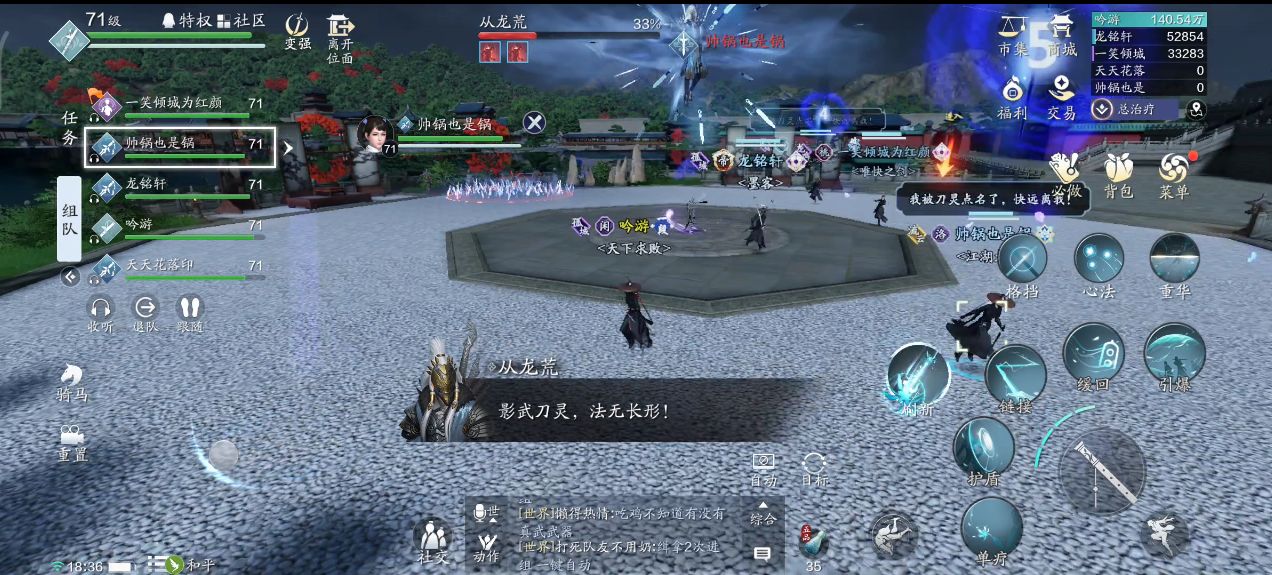Open the 菜单 menu
Viewport: 1272px width, 575px height.
coord(1174,173)
